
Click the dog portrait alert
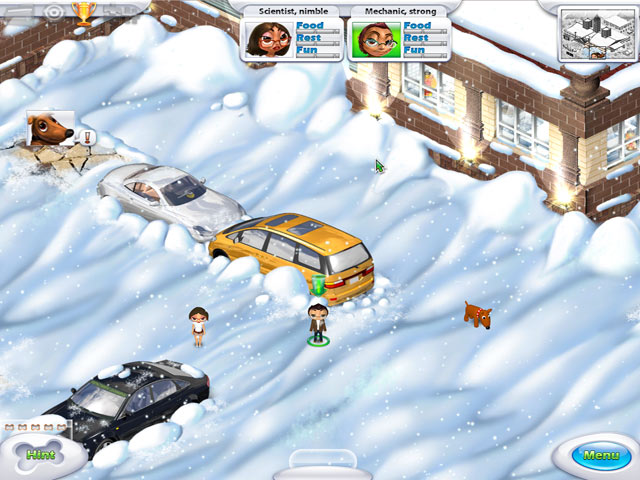point(49,130)
